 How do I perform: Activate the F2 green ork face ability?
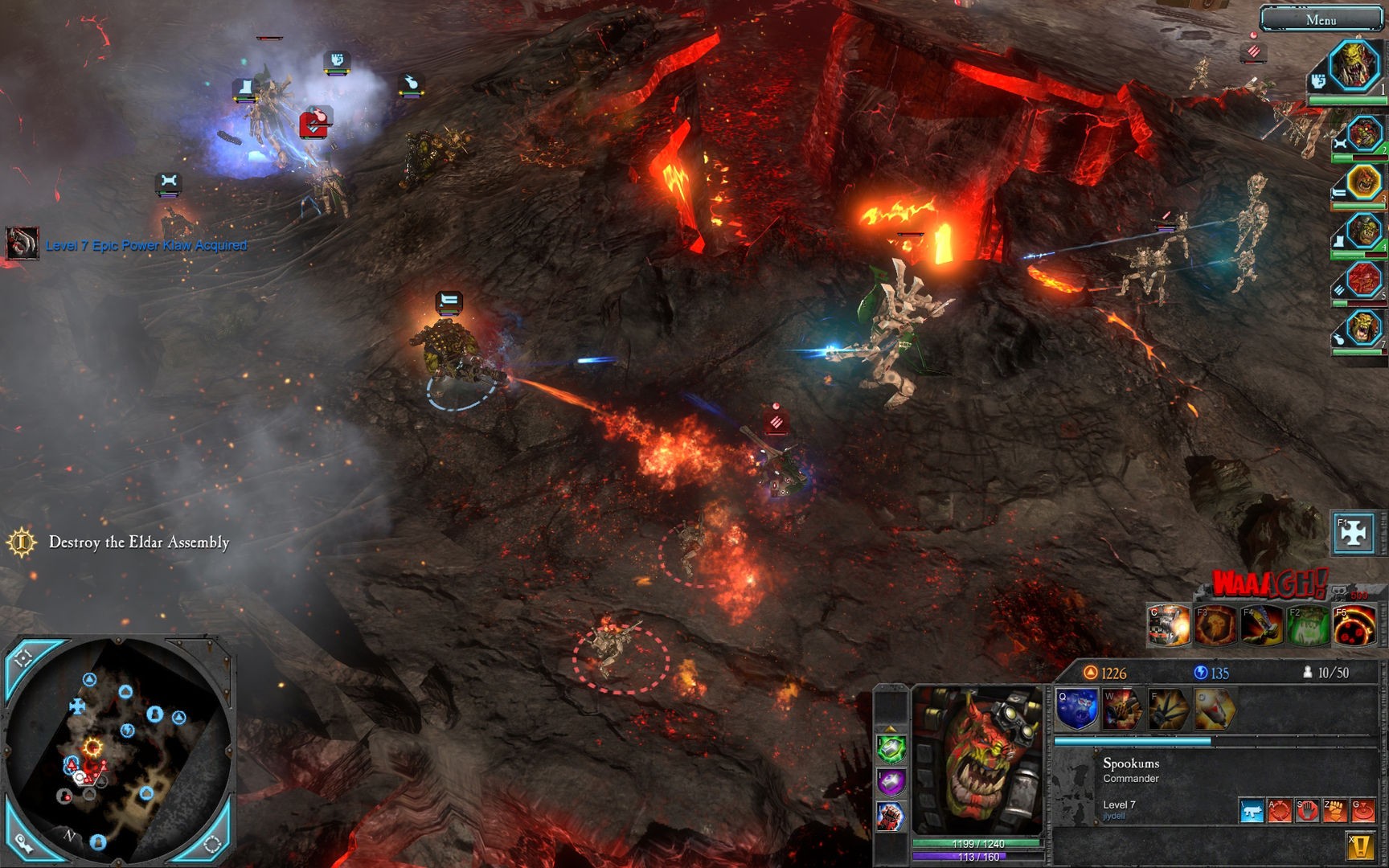tap(1308, 626)
